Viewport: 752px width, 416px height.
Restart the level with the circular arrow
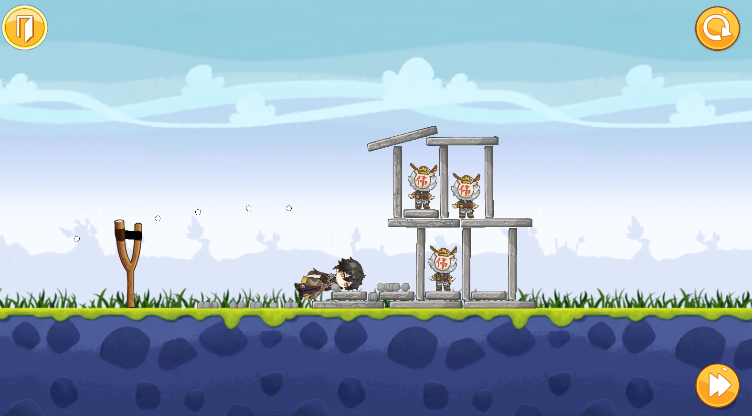click(x=717, y=28)
